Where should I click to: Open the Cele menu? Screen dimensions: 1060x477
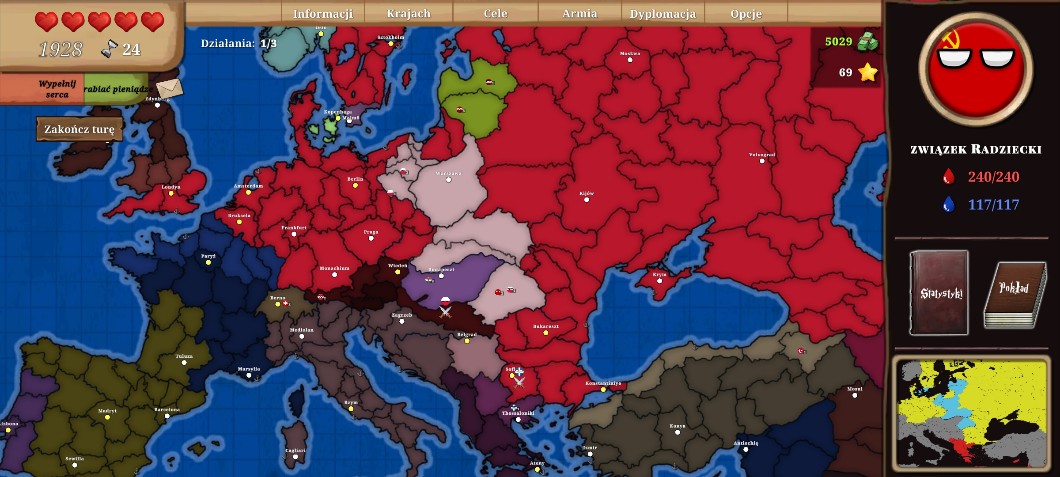tap(496, 14)
